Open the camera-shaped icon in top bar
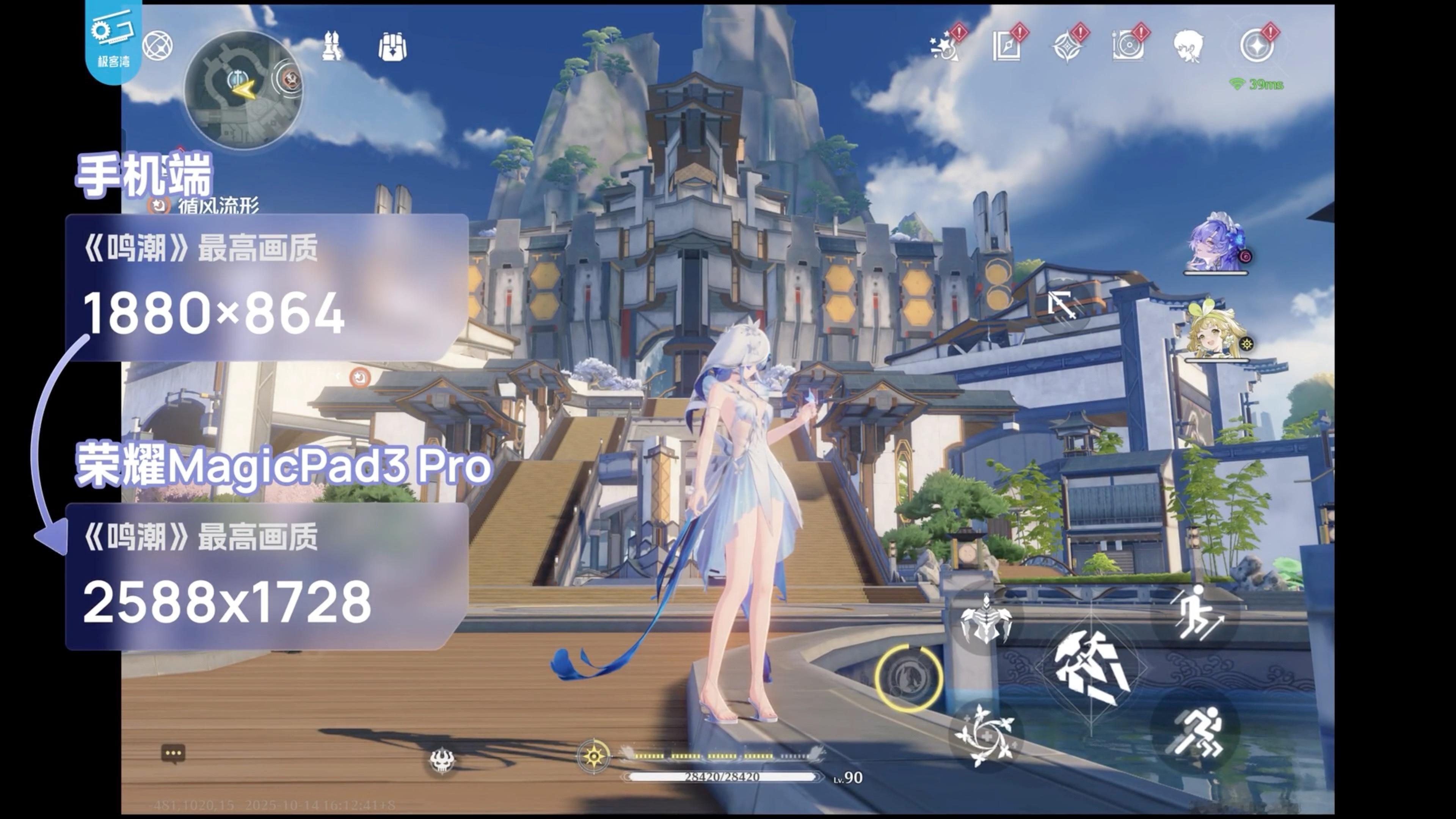 click(x=1128, y=46)
